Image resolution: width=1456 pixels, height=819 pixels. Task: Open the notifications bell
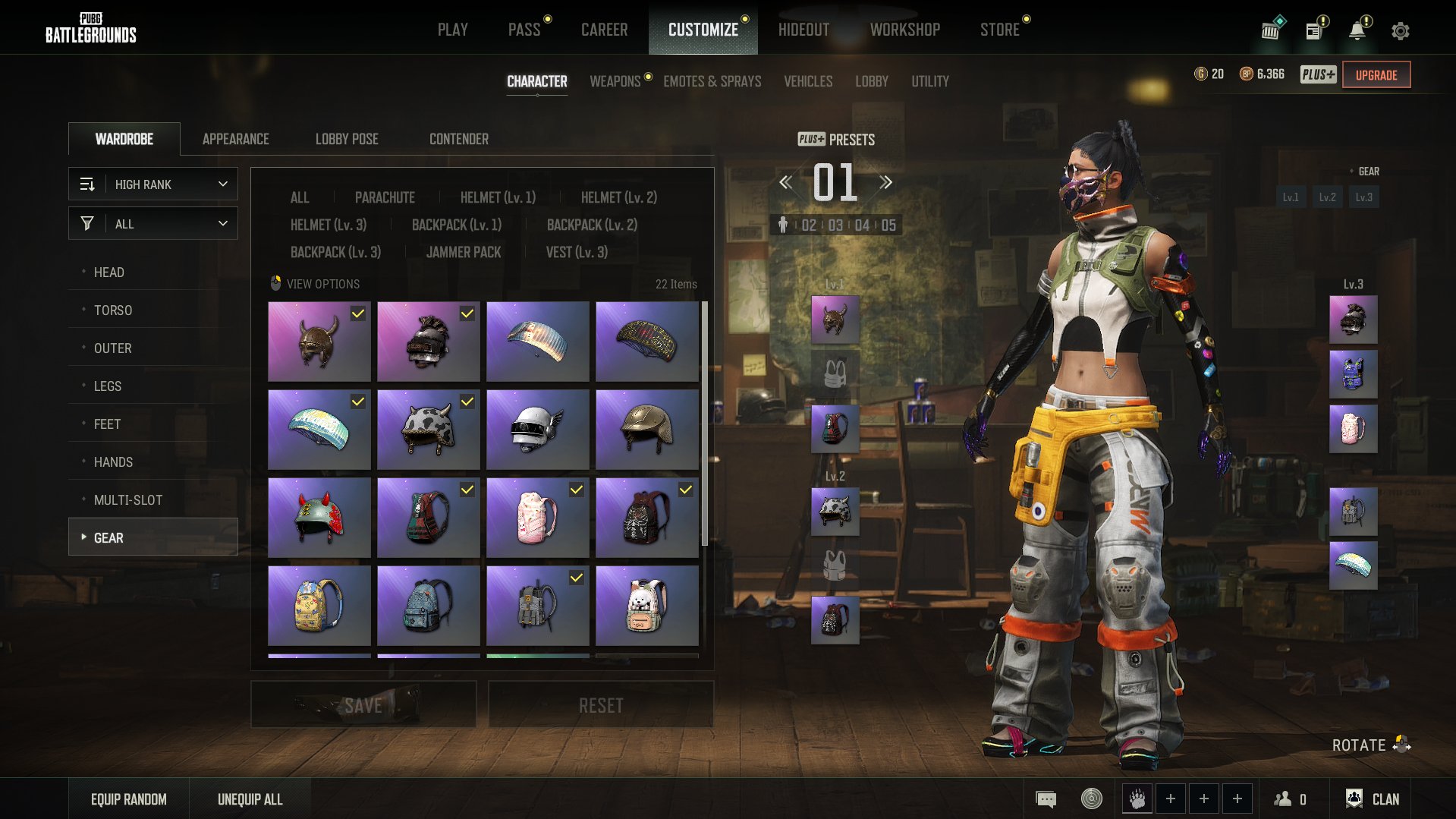pyautogui.click(x=1357, y=30)
